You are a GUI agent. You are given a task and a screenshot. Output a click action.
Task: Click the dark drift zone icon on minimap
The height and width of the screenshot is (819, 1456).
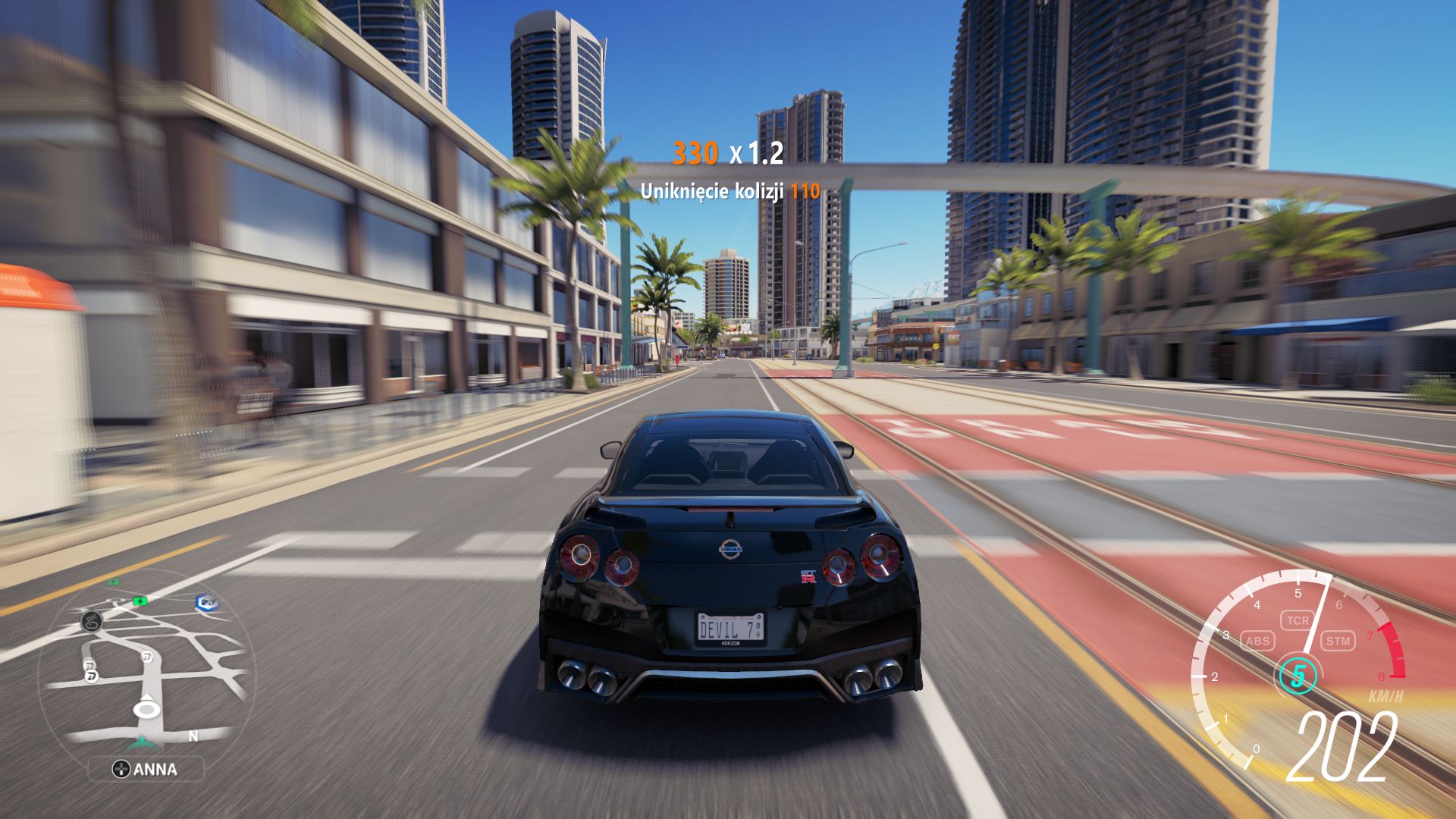(91, 622)
